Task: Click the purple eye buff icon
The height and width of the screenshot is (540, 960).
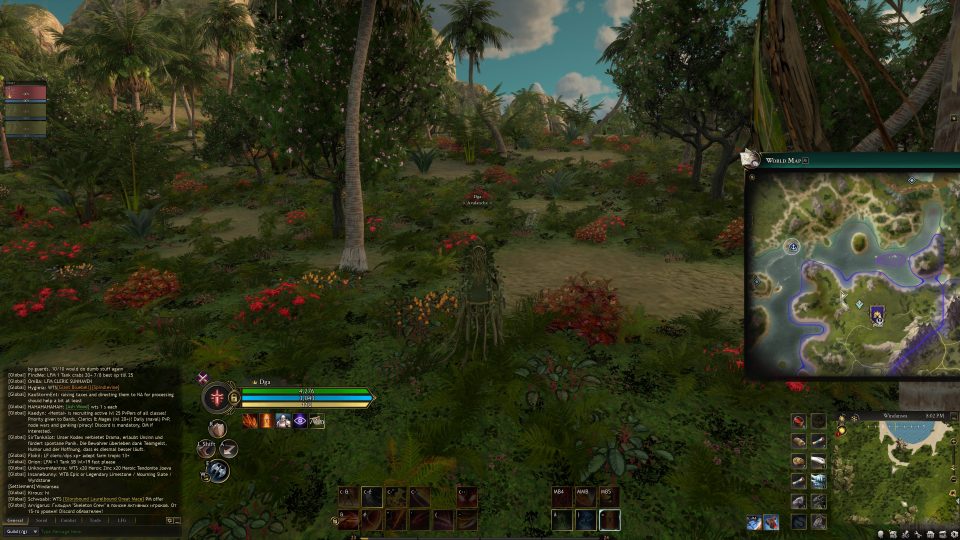Action: (299, 421)
